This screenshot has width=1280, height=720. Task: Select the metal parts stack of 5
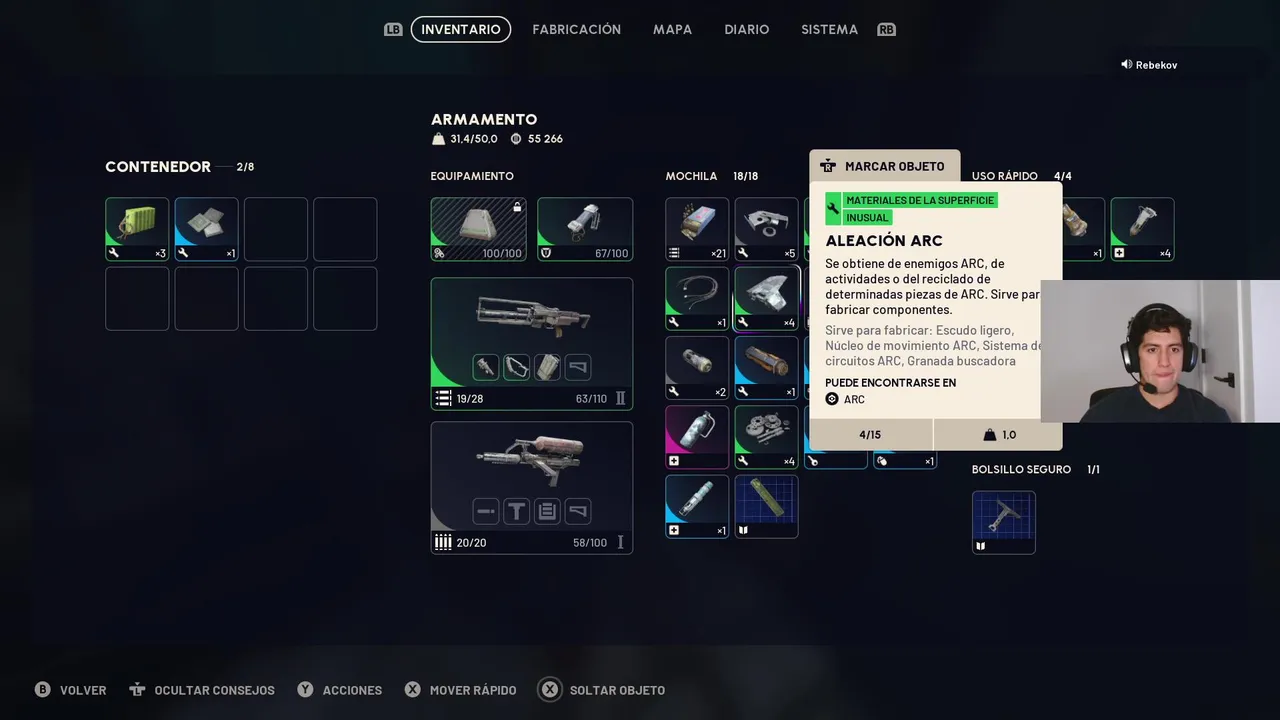pos(766,229)
